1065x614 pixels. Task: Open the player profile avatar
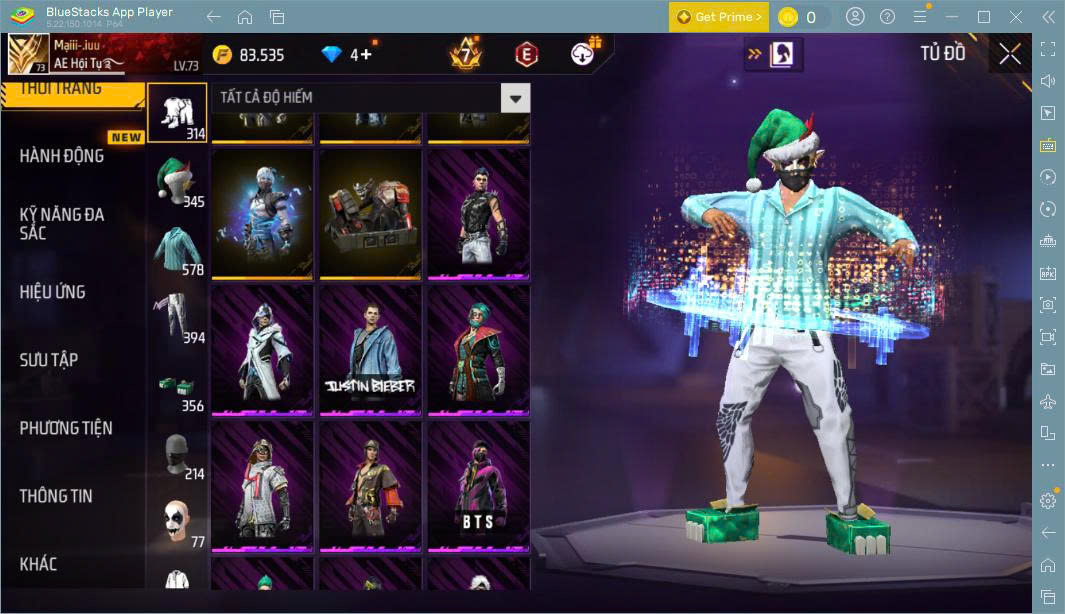point(28,54)
